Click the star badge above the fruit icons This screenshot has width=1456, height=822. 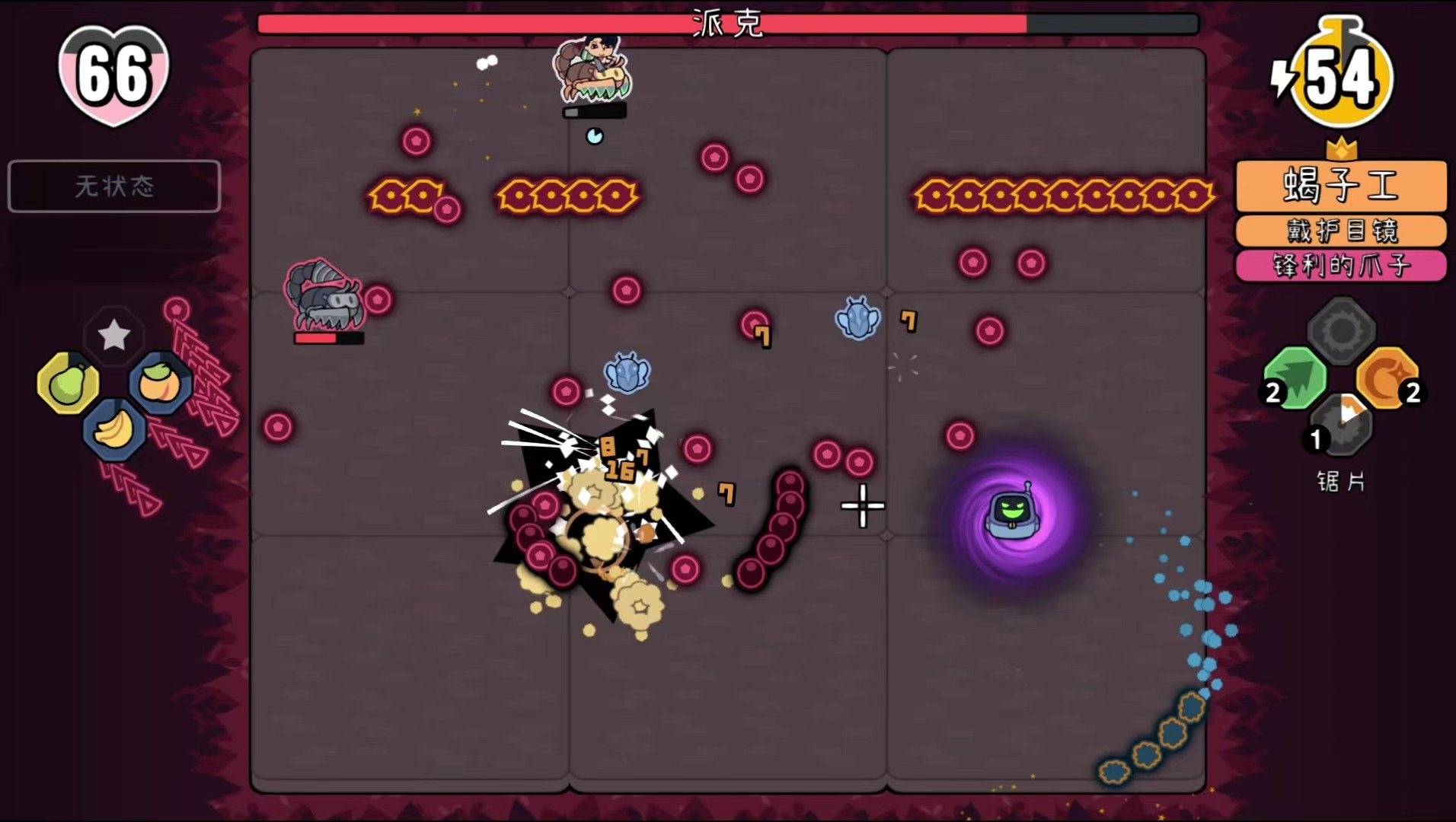114,333
